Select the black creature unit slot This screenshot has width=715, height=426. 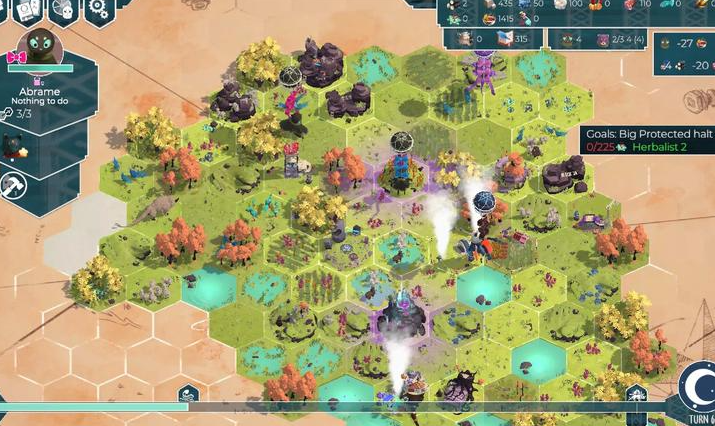pos(13,147)
